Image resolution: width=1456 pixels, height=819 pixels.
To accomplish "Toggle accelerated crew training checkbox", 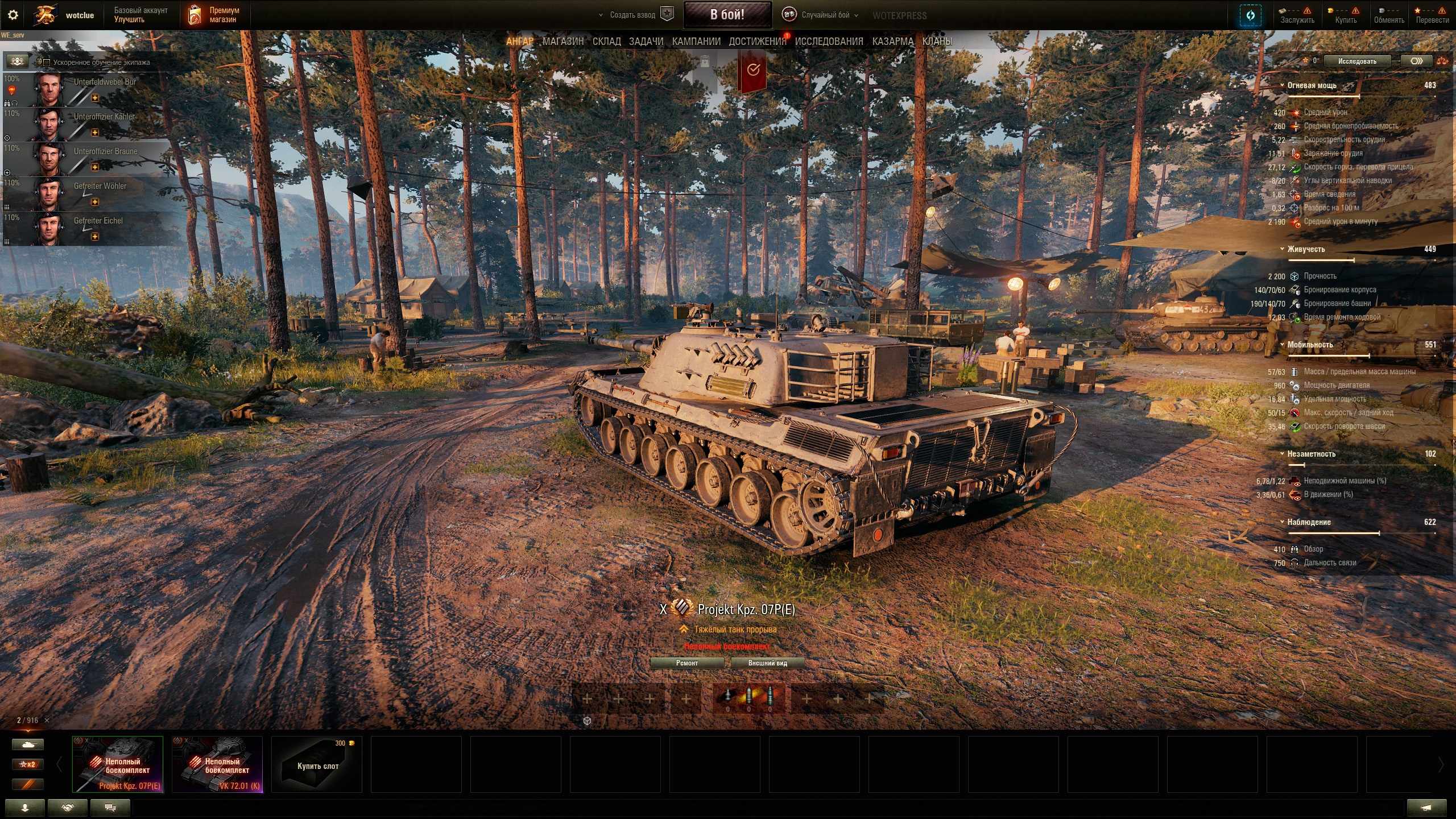I will coord(47,63).
